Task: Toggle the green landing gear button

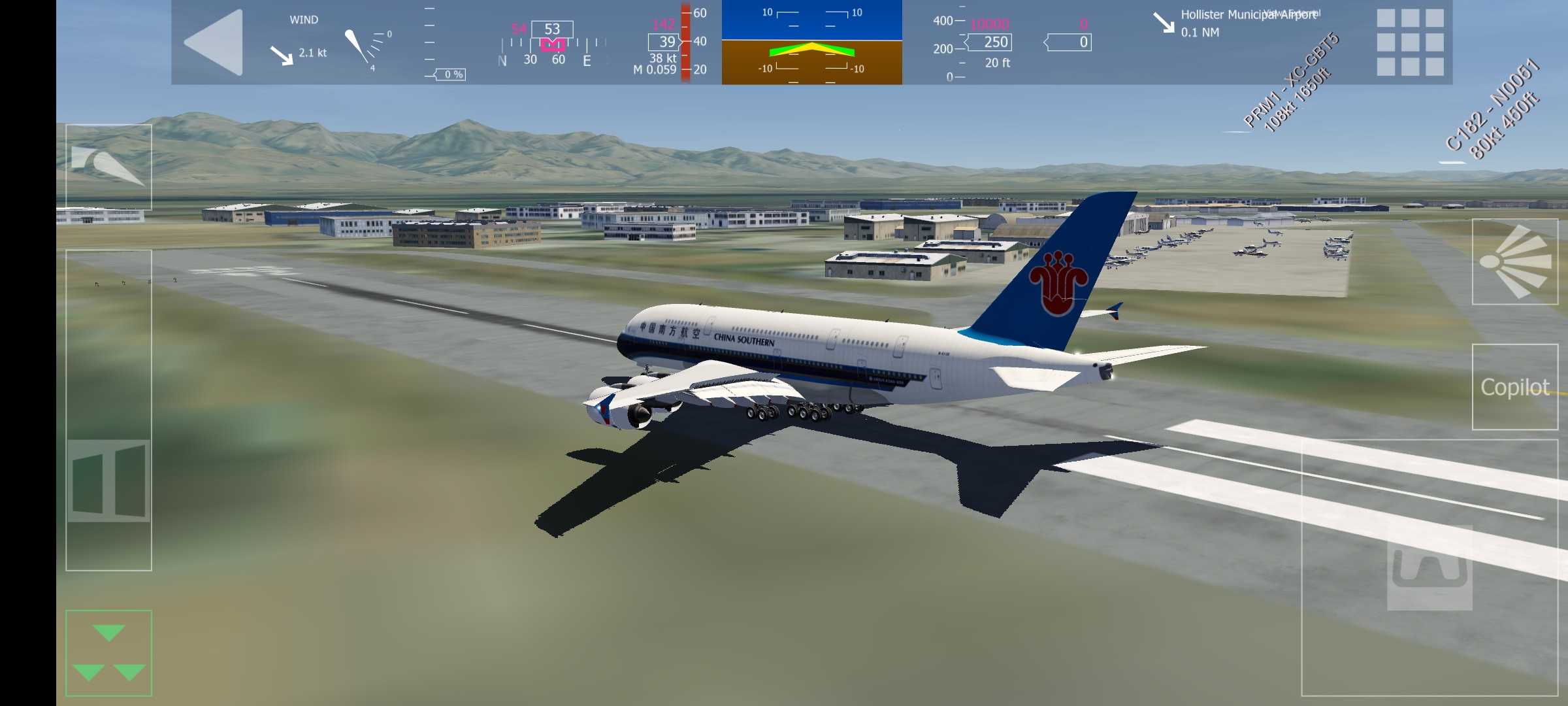Action: pyautogui.click(x=108, y=652)
